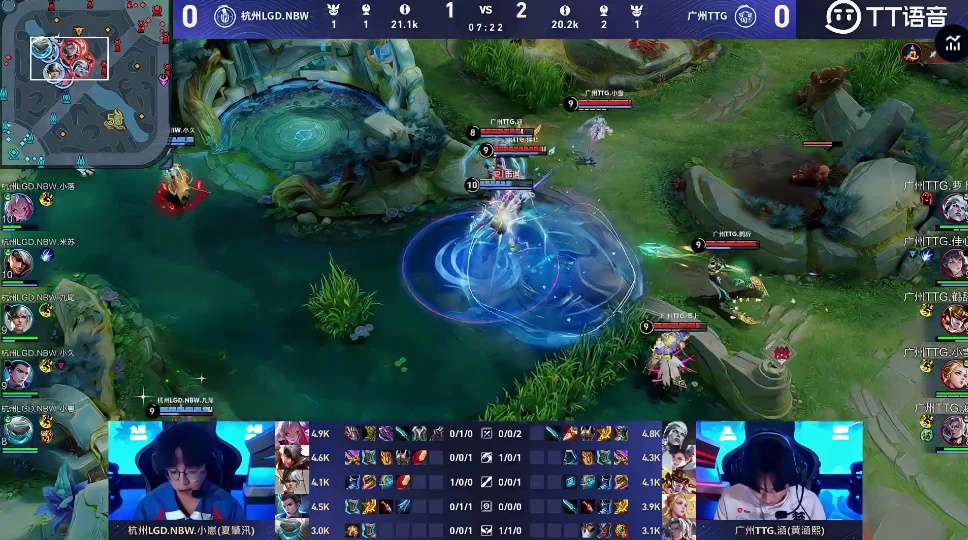Pick the 杭州LGD.NBW.小久 hero portrait
Image resolution: width=968 pixels, height=540 pixels.
[x=19, y=374]
